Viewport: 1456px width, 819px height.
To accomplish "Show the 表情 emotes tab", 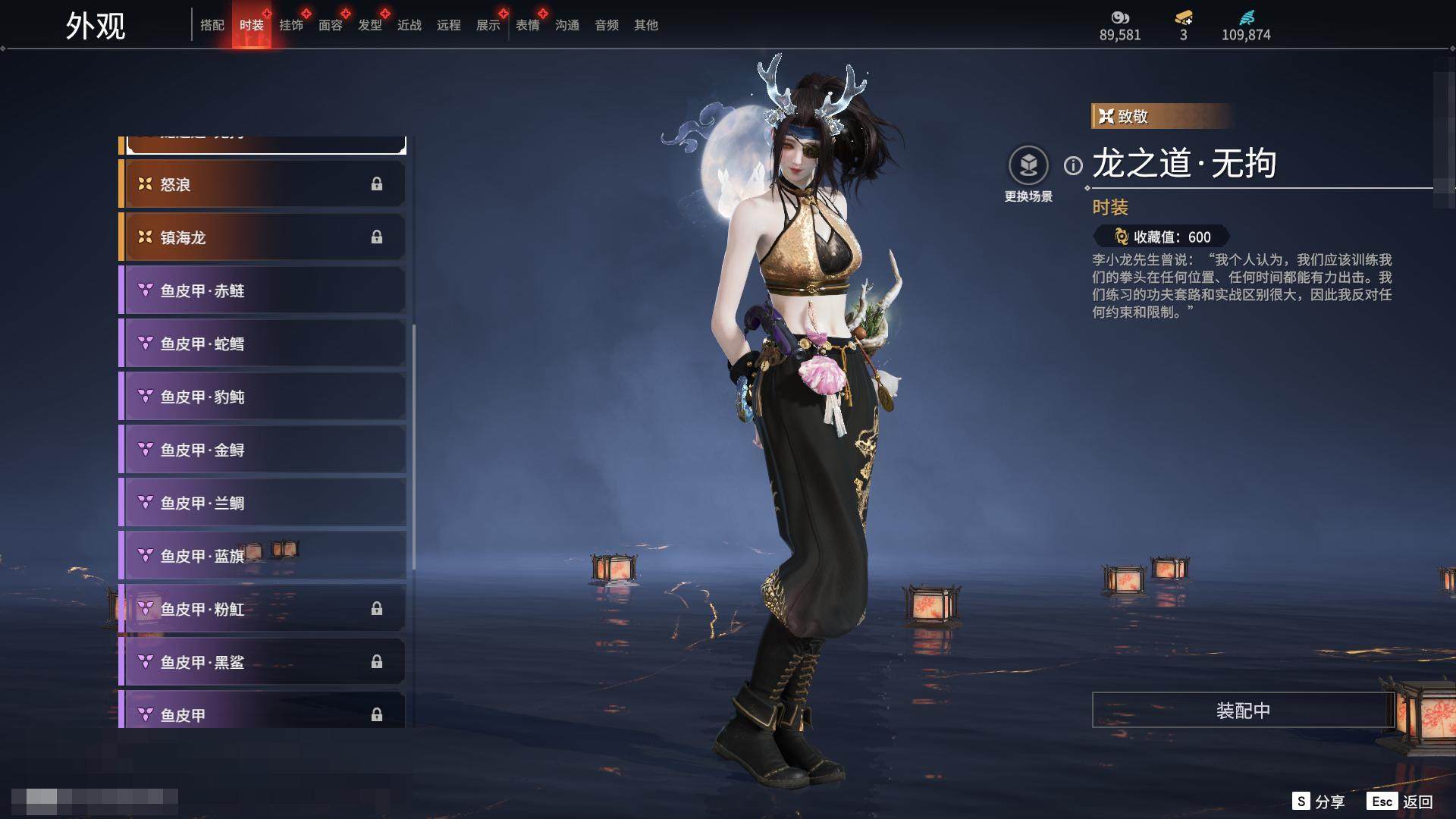I will (x=528, y=25).
